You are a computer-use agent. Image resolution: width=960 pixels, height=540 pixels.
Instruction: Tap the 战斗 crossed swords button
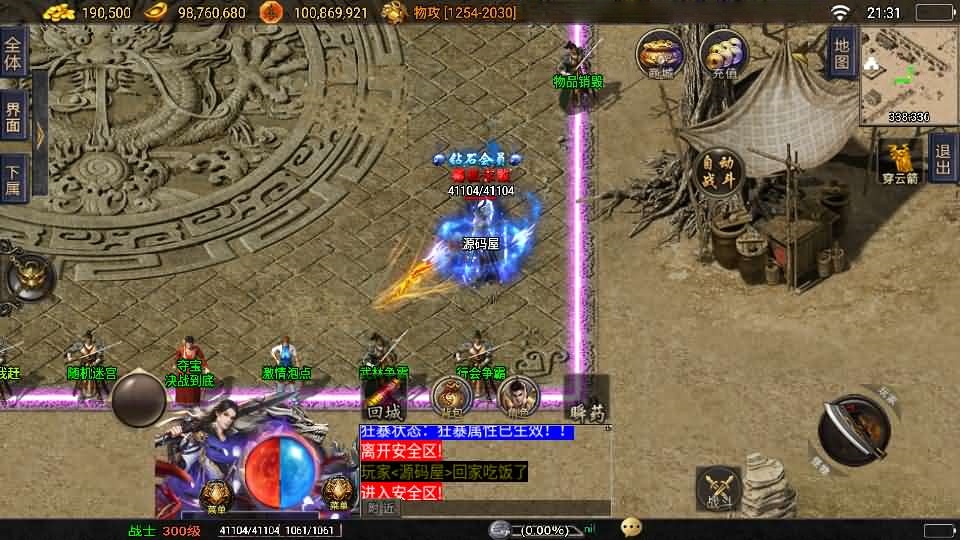(718, 487)
